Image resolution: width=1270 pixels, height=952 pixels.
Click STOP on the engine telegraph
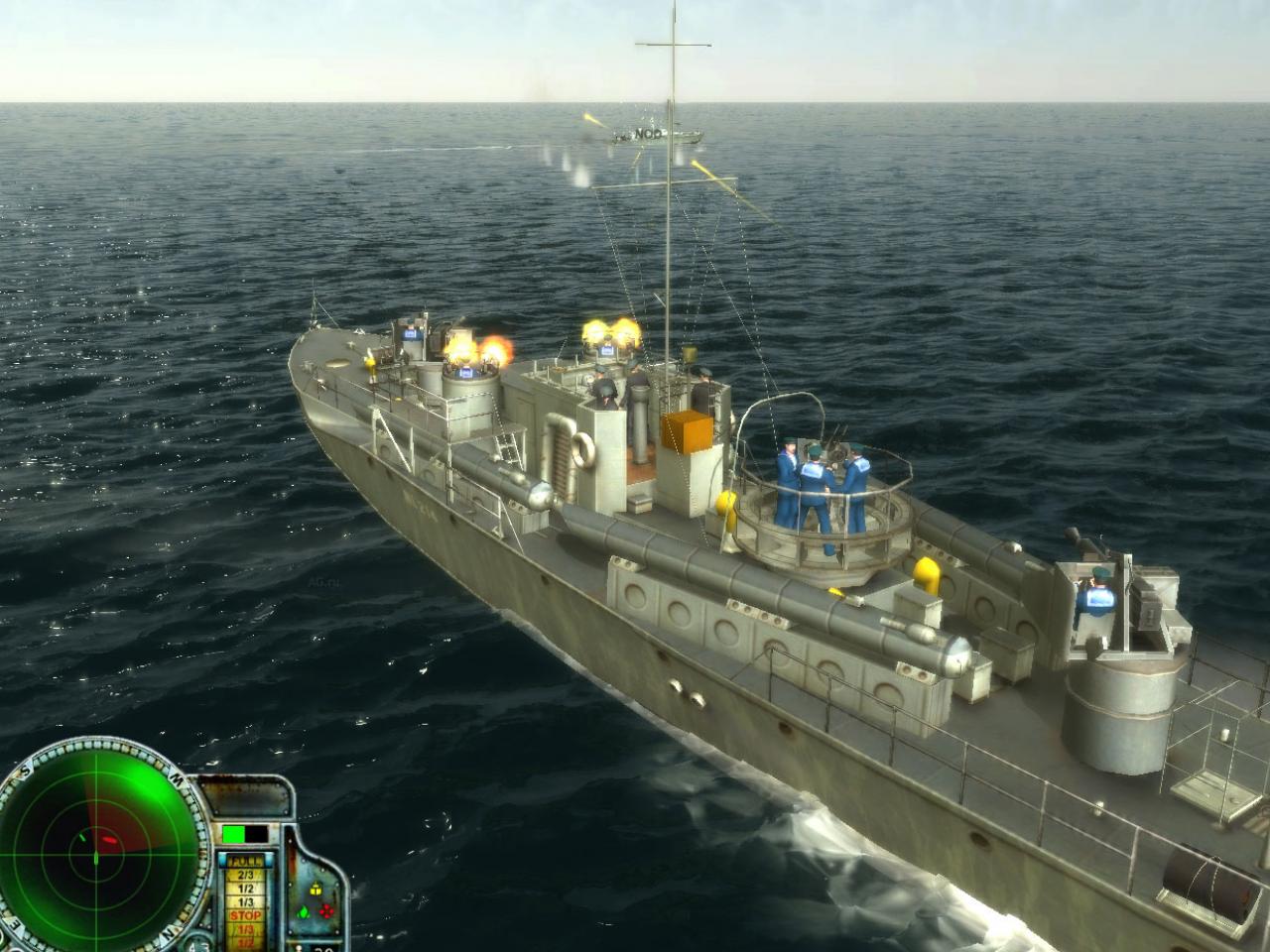tap(245, 915)
